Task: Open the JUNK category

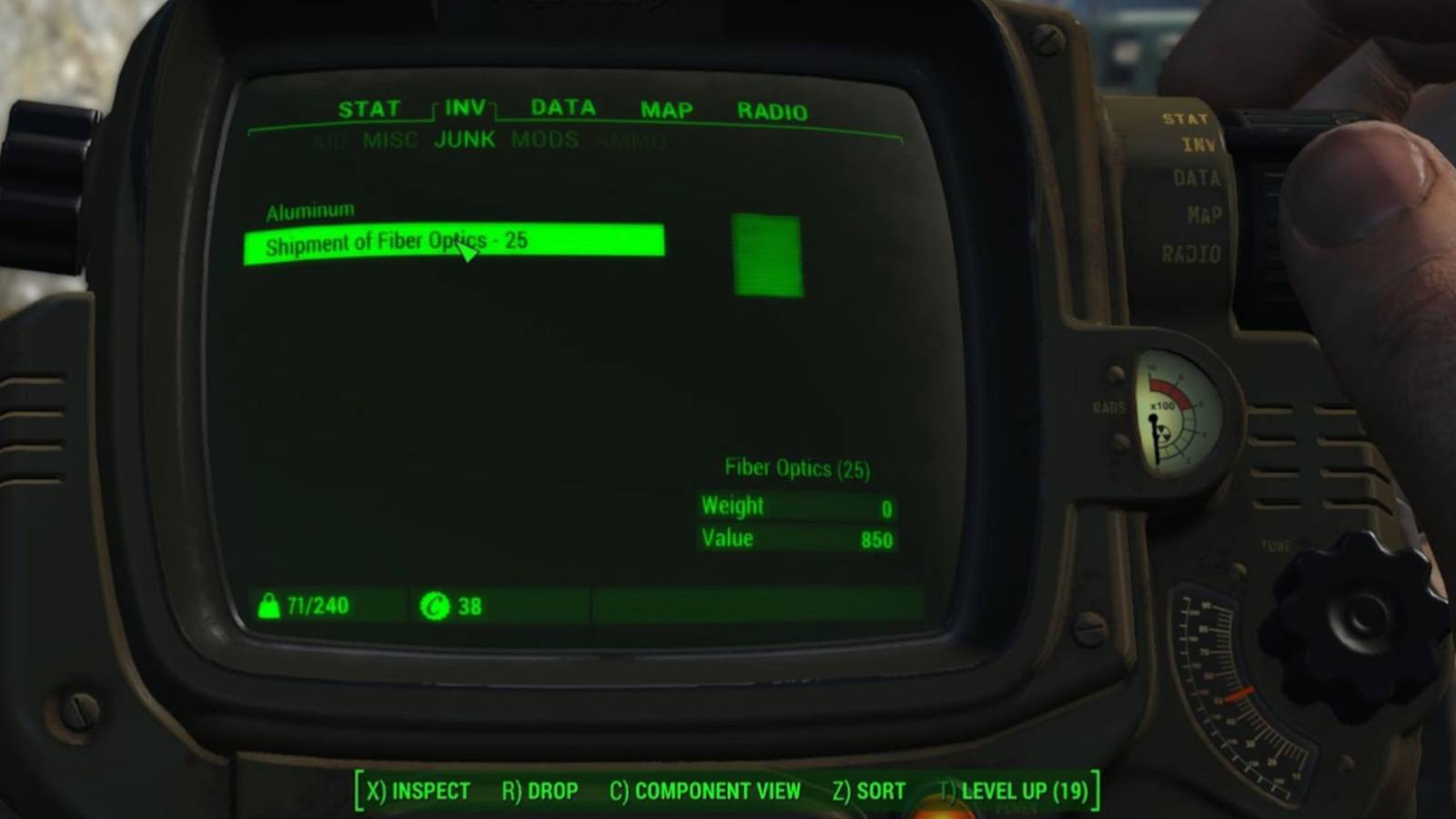Action: (x=465, y=139)
